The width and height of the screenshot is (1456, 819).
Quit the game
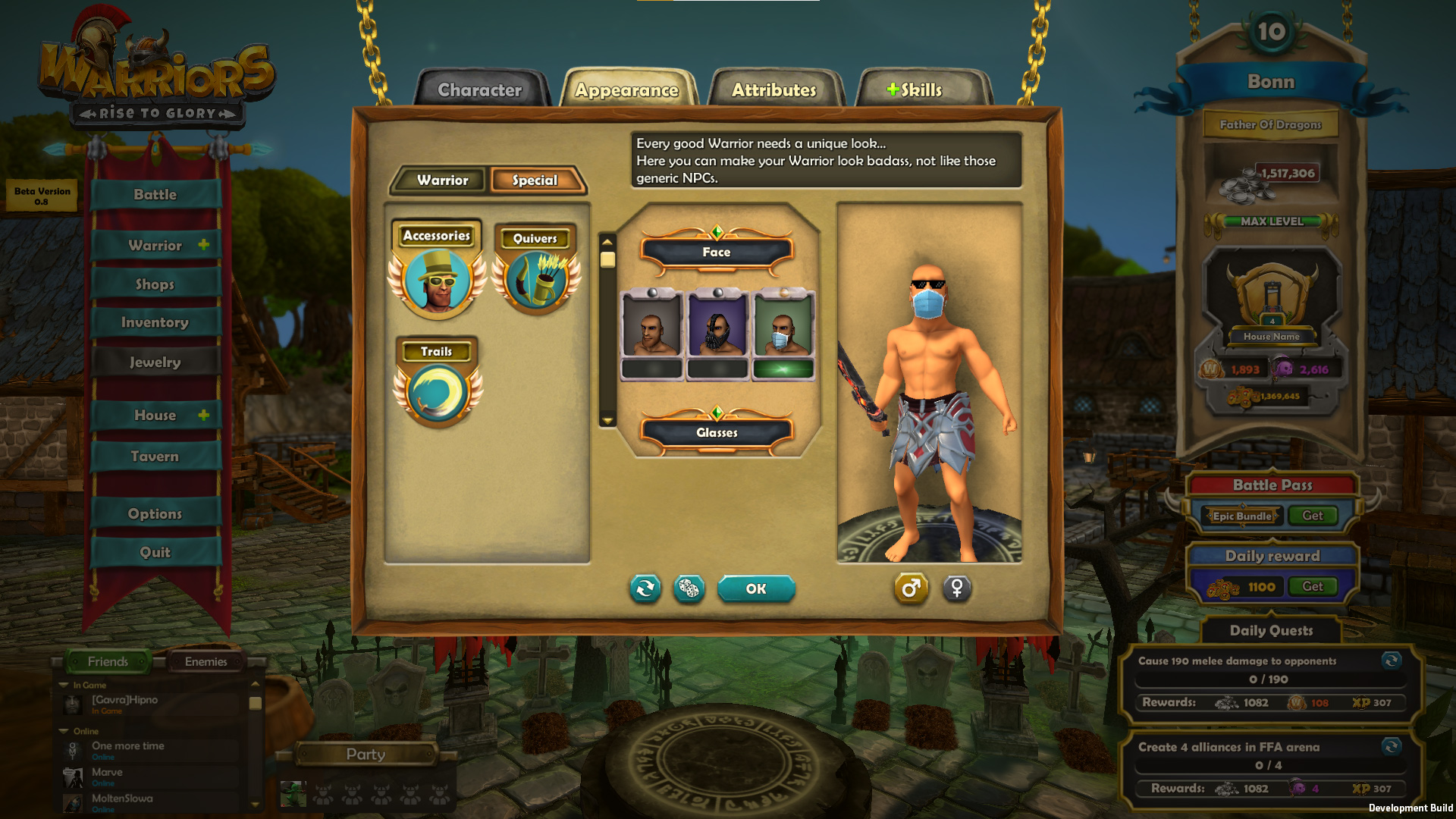155,553
